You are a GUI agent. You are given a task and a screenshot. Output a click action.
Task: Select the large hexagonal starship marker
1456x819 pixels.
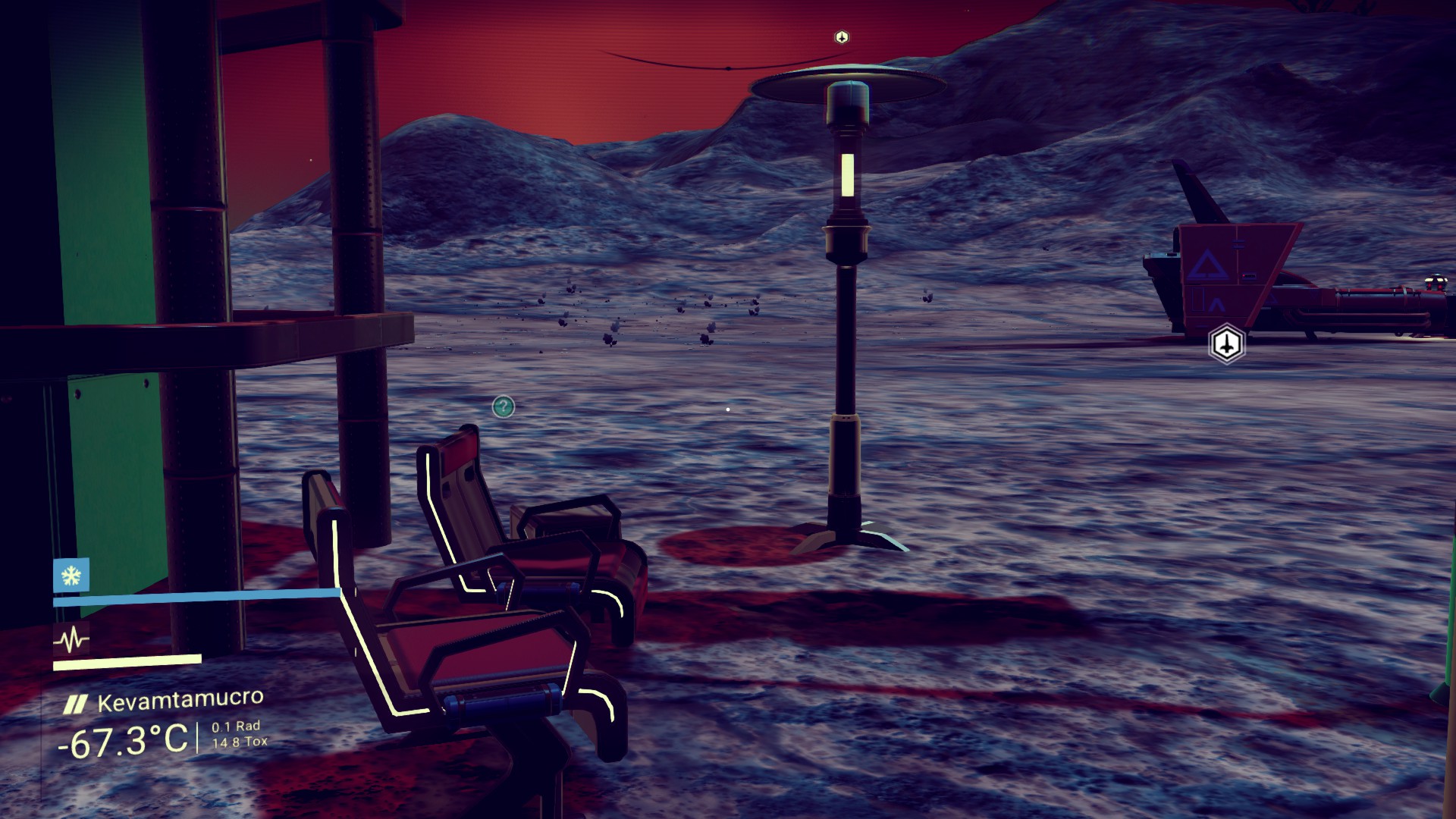(1225, 344)
